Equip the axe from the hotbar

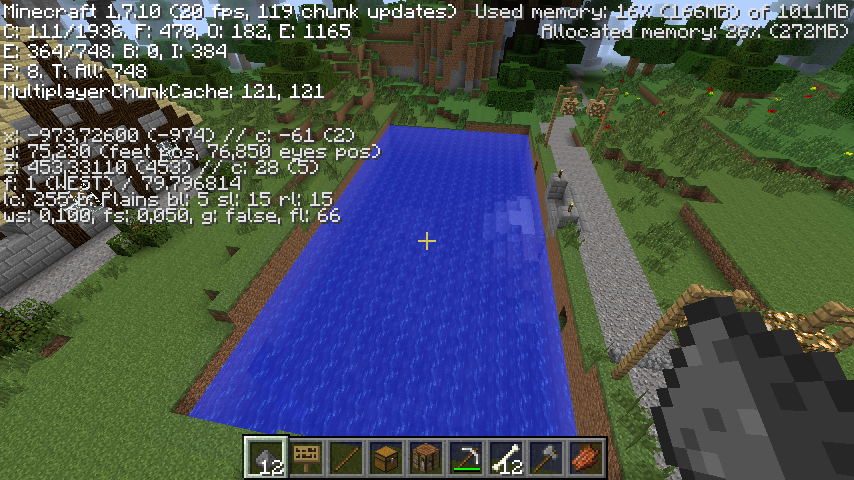click(x=547, y=457)
